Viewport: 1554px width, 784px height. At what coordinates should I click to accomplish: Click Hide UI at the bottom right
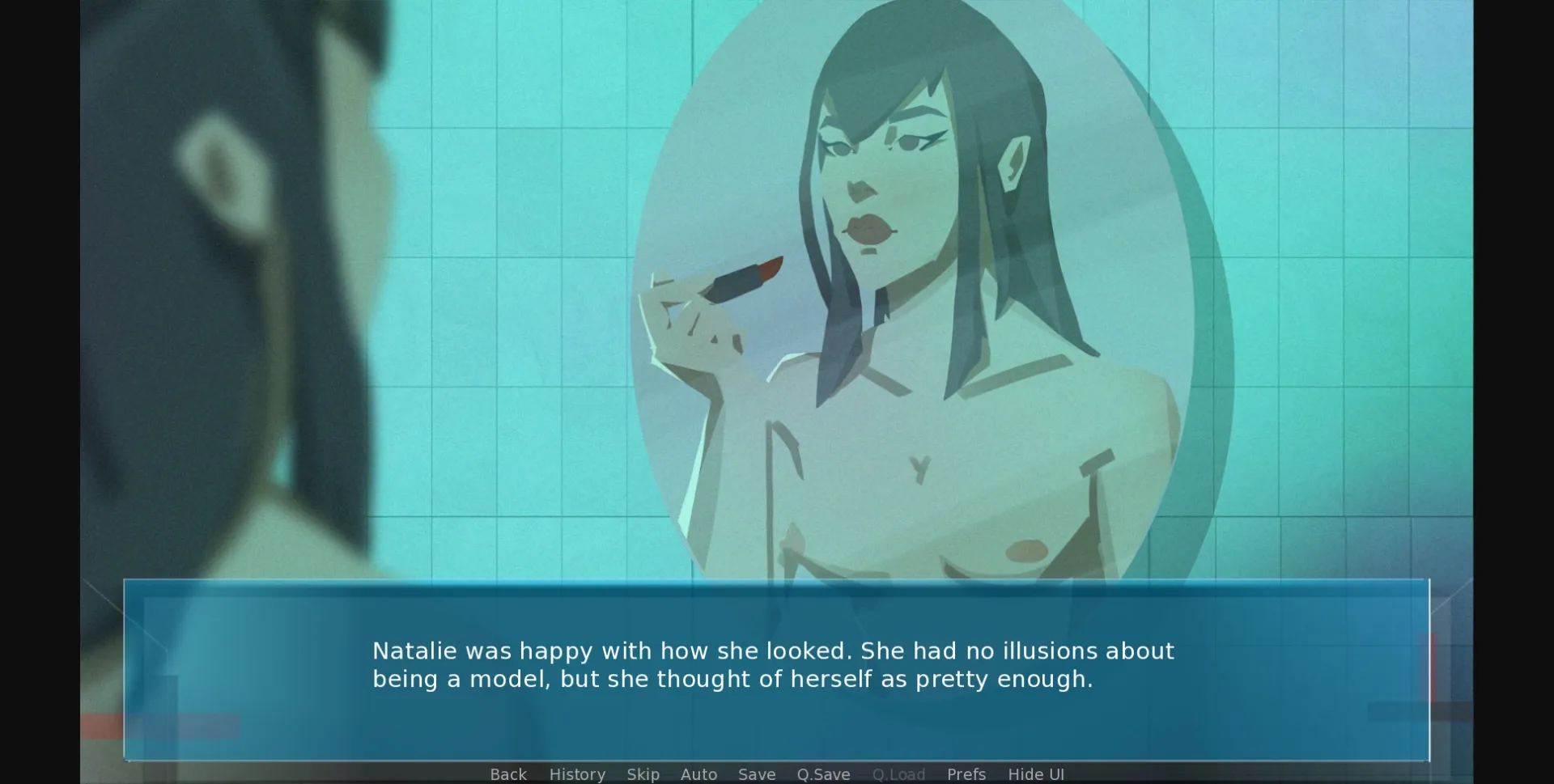pyautogui.click(x=1037, y=774)
